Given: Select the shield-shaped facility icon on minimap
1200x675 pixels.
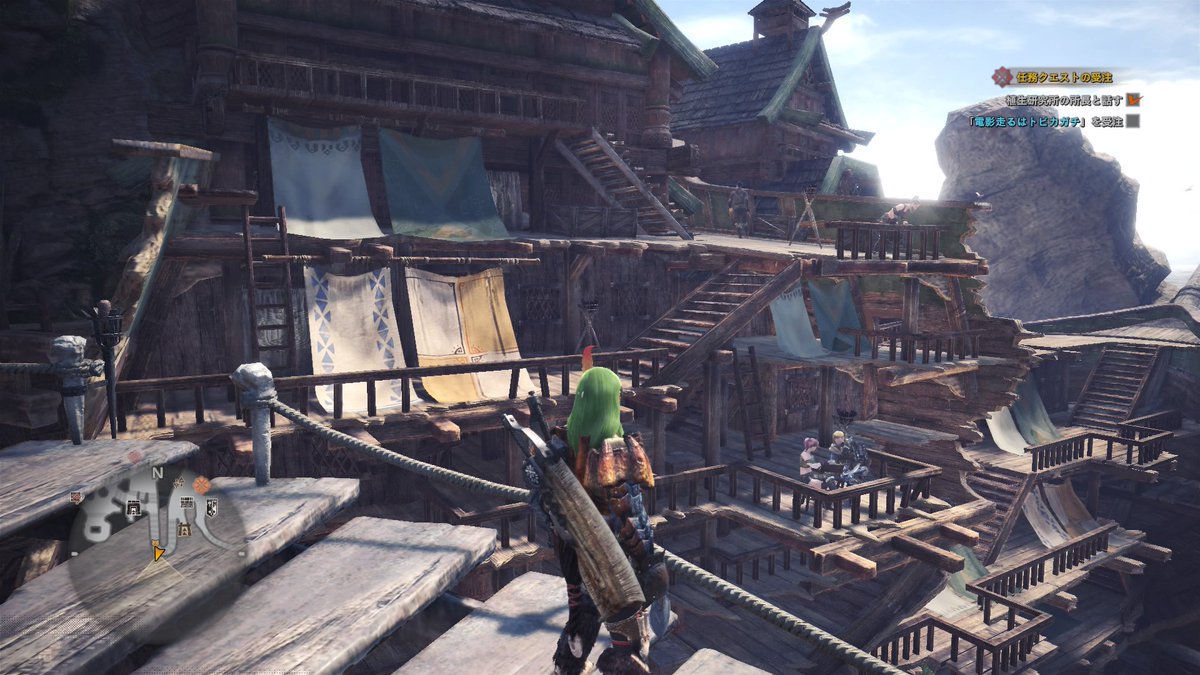Looking at the screenshot, I should 211,508.
